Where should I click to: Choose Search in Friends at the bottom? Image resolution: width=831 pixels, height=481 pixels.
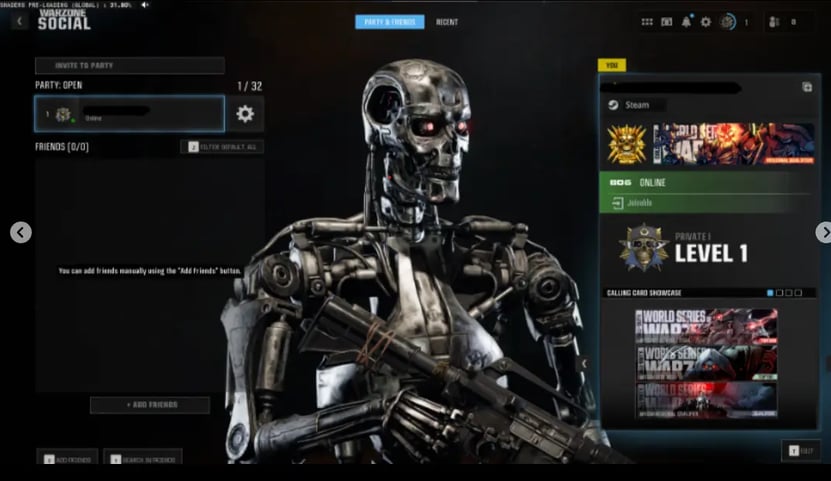tap(142, 459)
